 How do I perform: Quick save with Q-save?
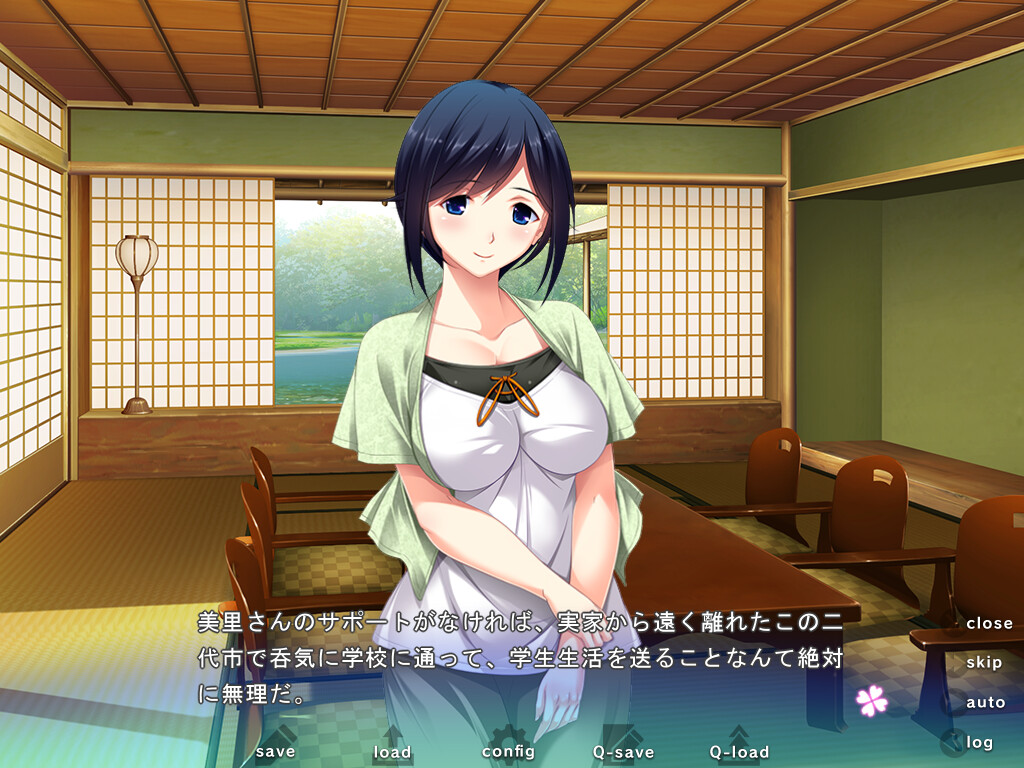tap(623, 751)
